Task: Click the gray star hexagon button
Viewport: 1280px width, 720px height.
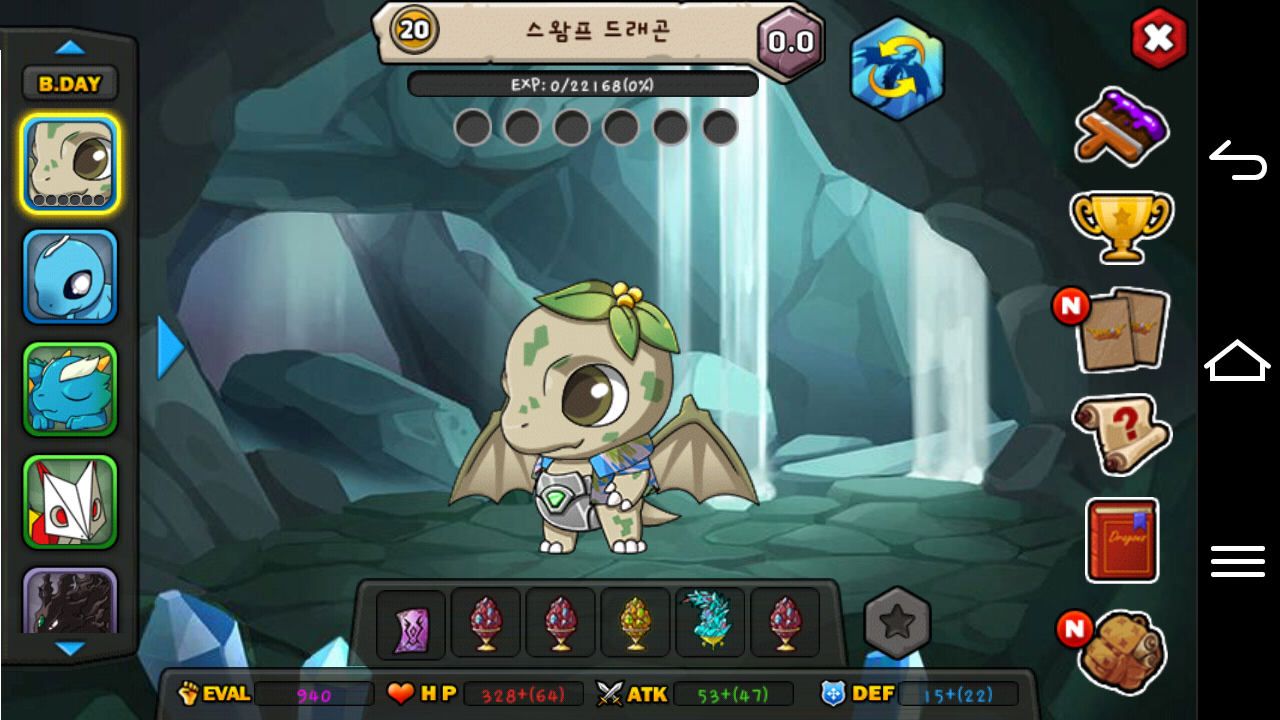Action: point(897,623)
